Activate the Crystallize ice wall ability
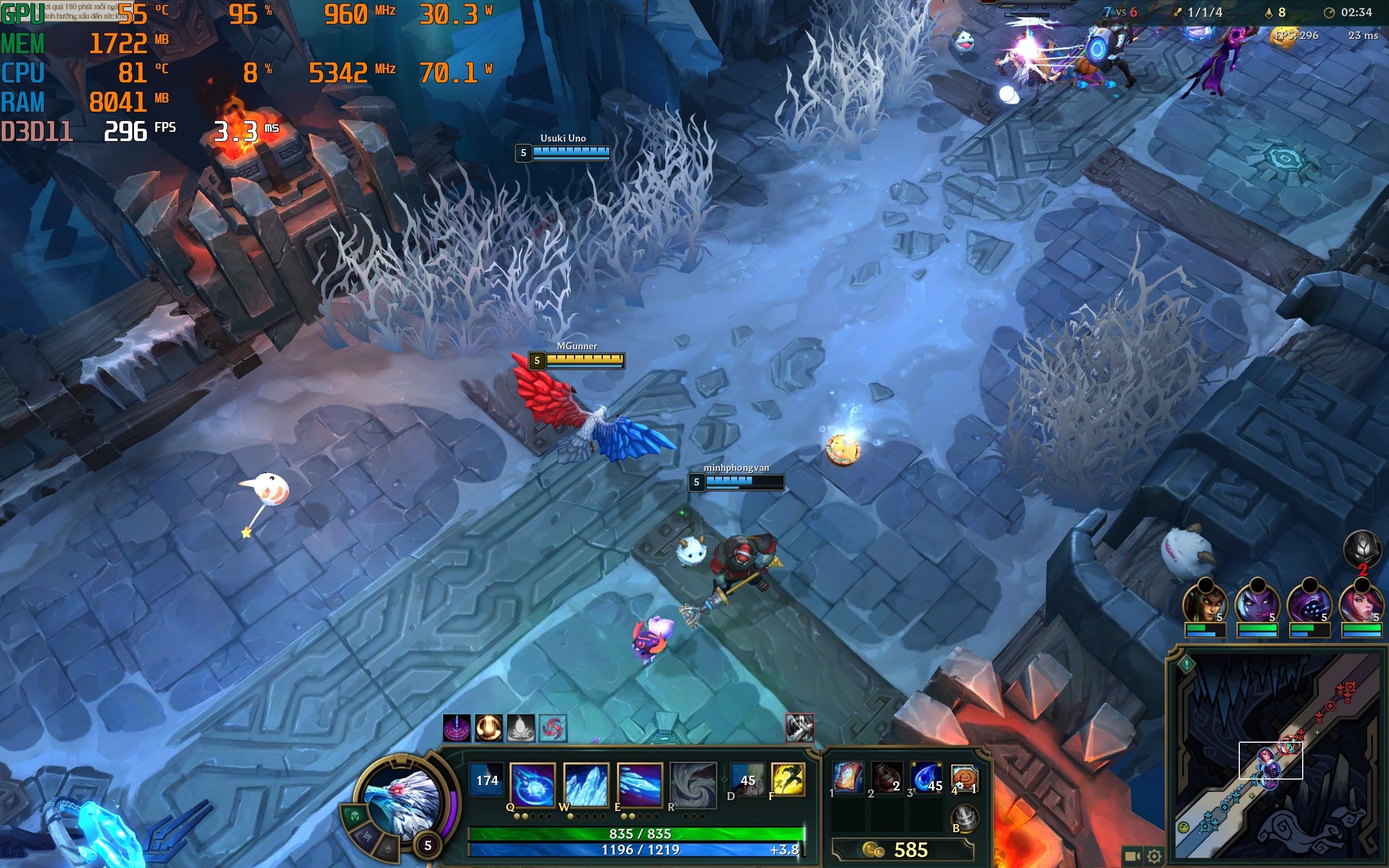Screen dimensions: 1389x868 pos(585,783)
